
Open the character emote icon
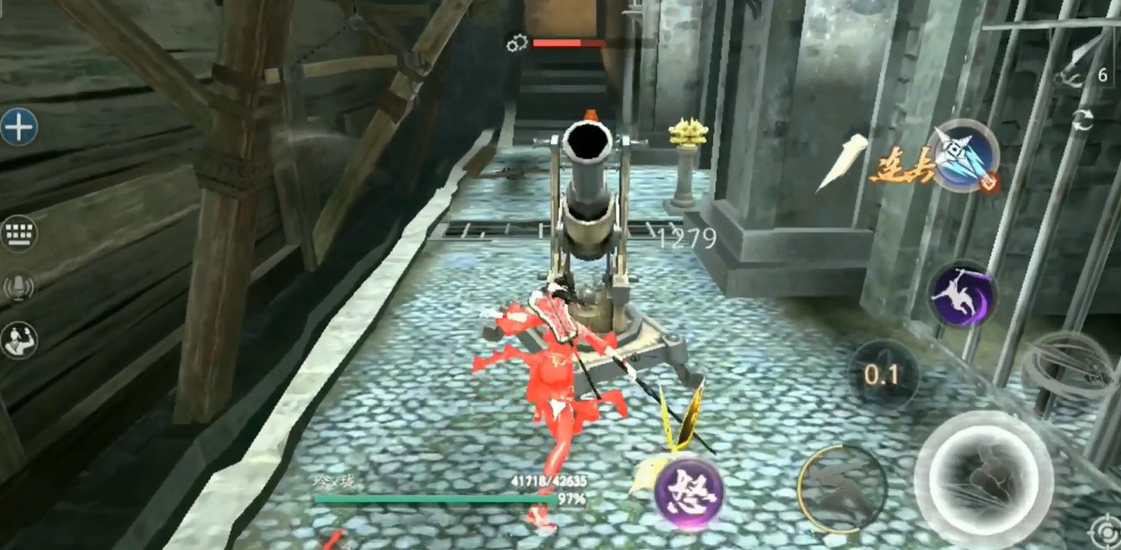pos(18,340)
